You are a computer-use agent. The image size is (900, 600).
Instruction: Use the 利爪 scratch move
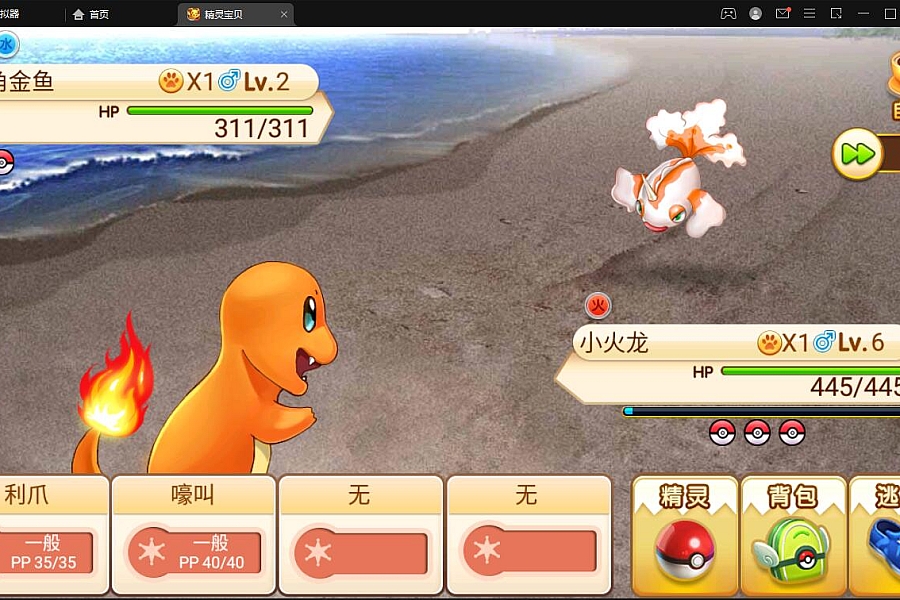(50, 535)
